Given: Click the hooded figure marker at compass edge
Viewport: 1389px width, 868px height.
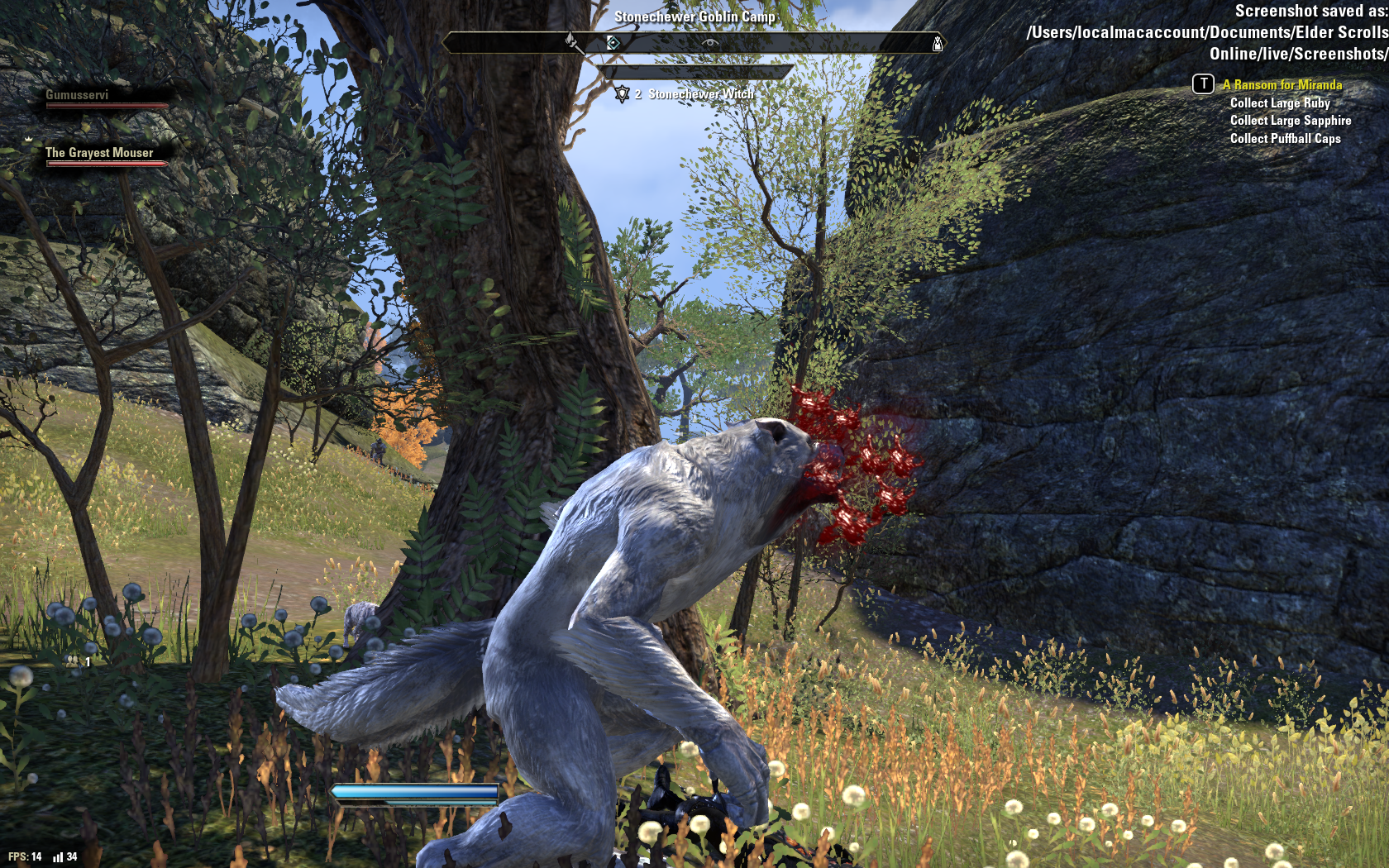Looking at the screenshot, I should point(937,44).
